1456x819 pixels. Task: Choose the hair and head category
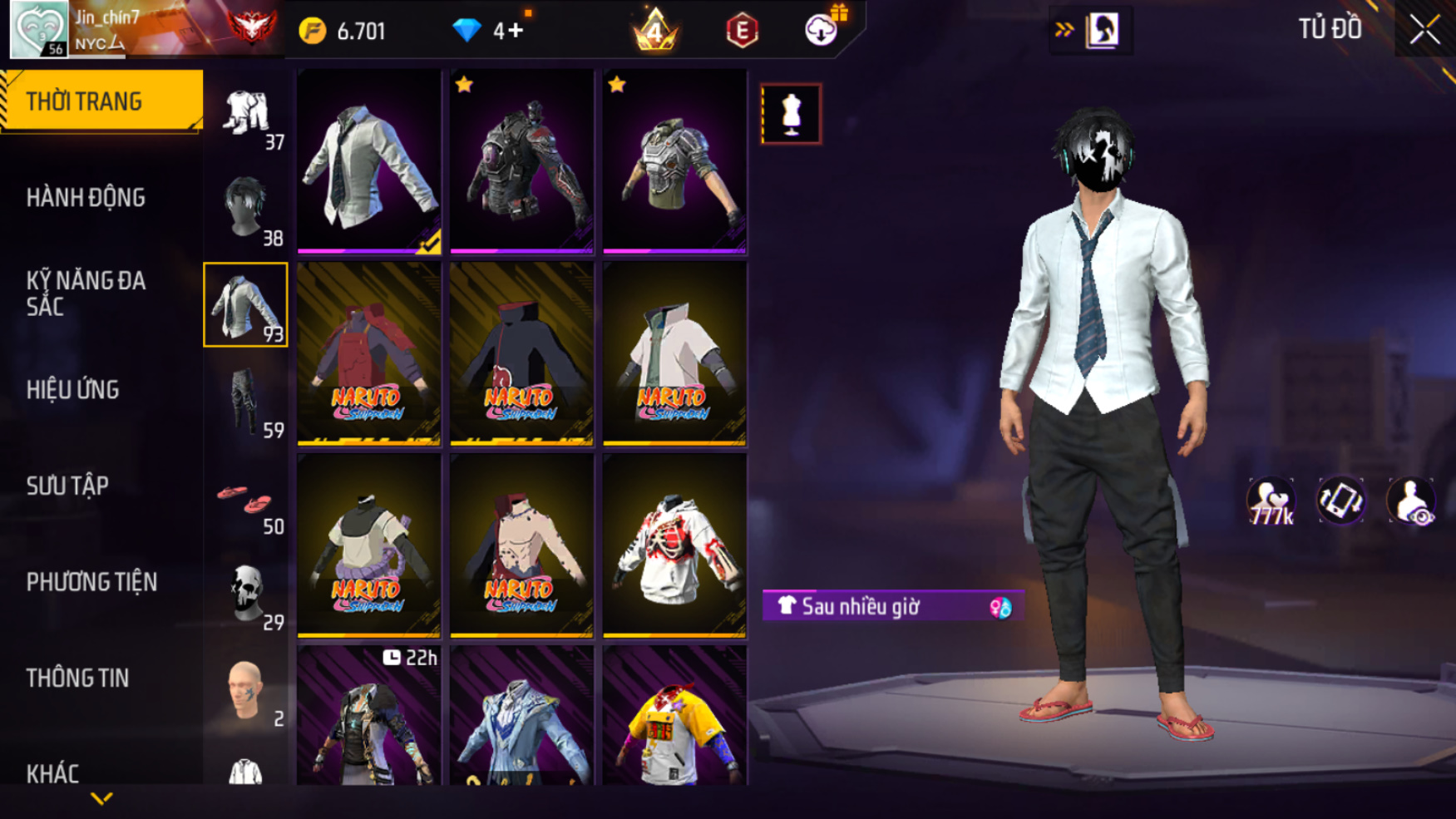(x=245, y=208)
